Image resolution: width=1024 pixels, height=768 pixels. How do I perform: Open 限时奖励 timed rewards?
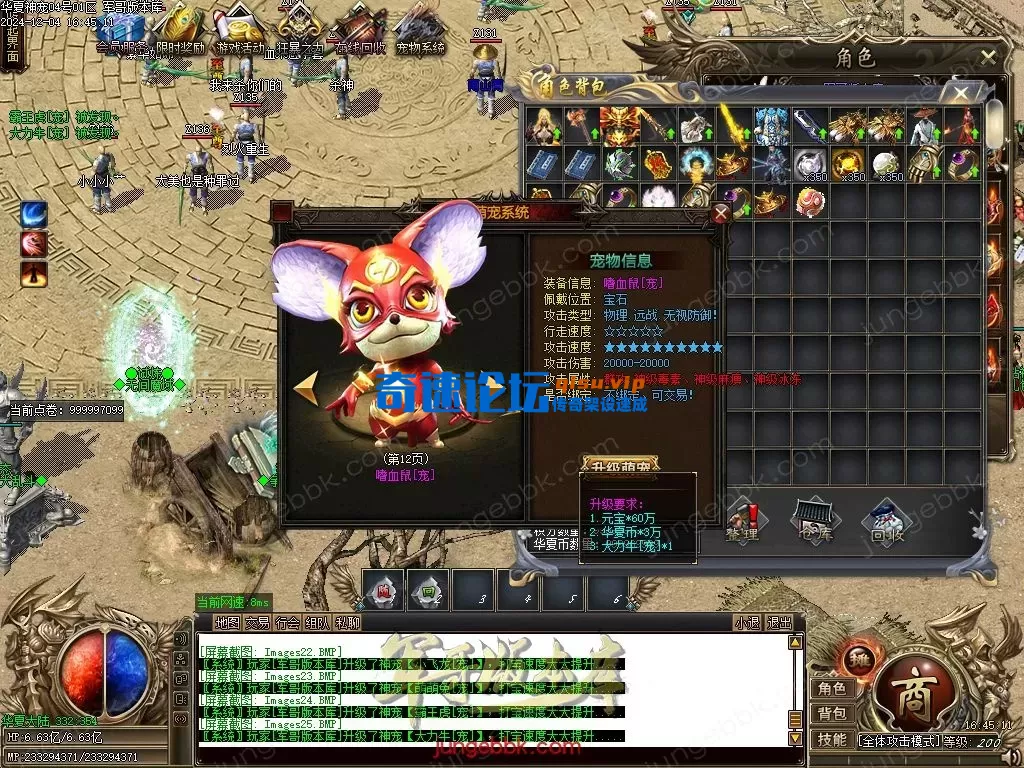point(181,28)
